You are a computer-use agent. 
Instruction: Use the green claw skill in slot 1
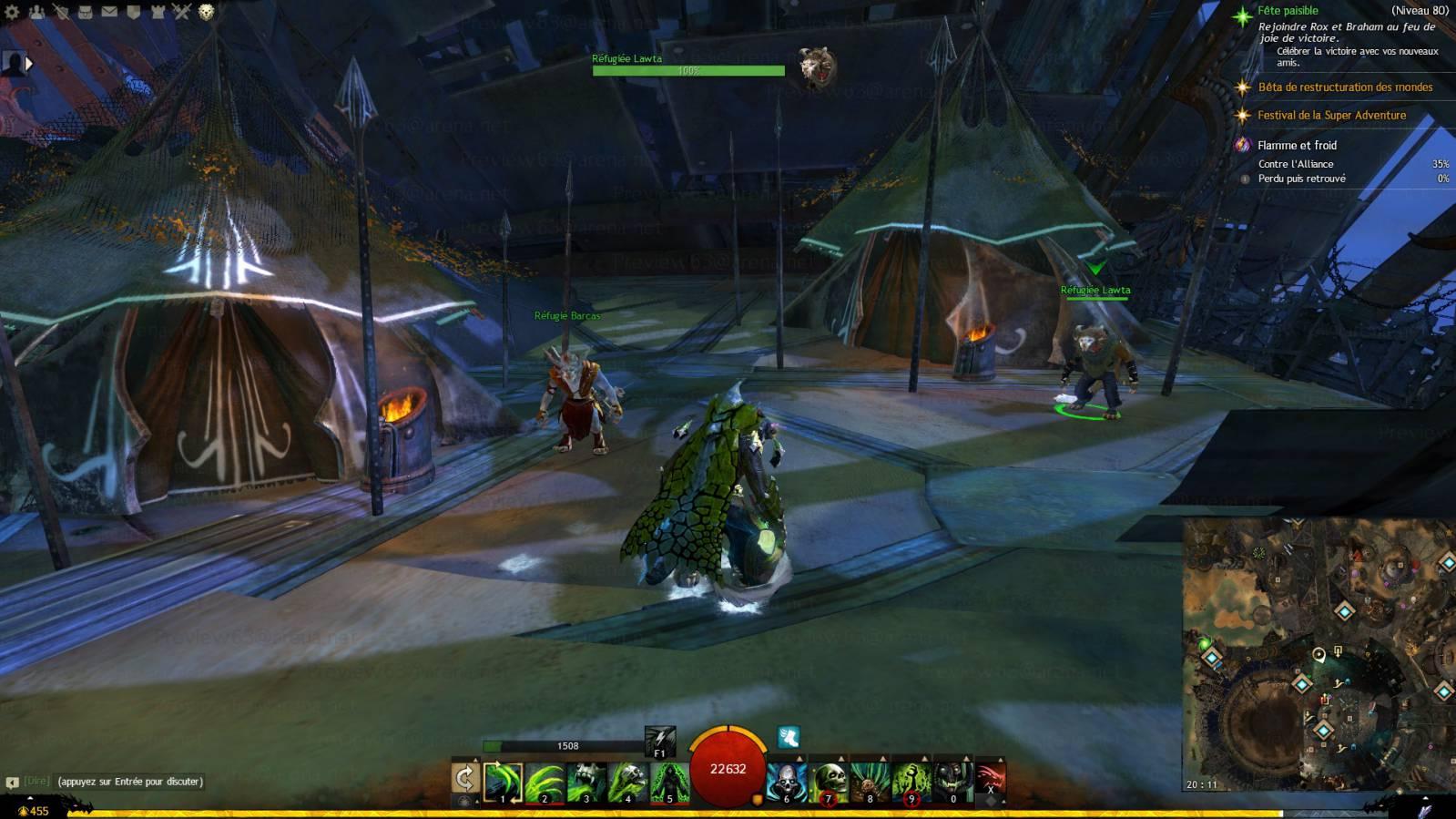503,783
